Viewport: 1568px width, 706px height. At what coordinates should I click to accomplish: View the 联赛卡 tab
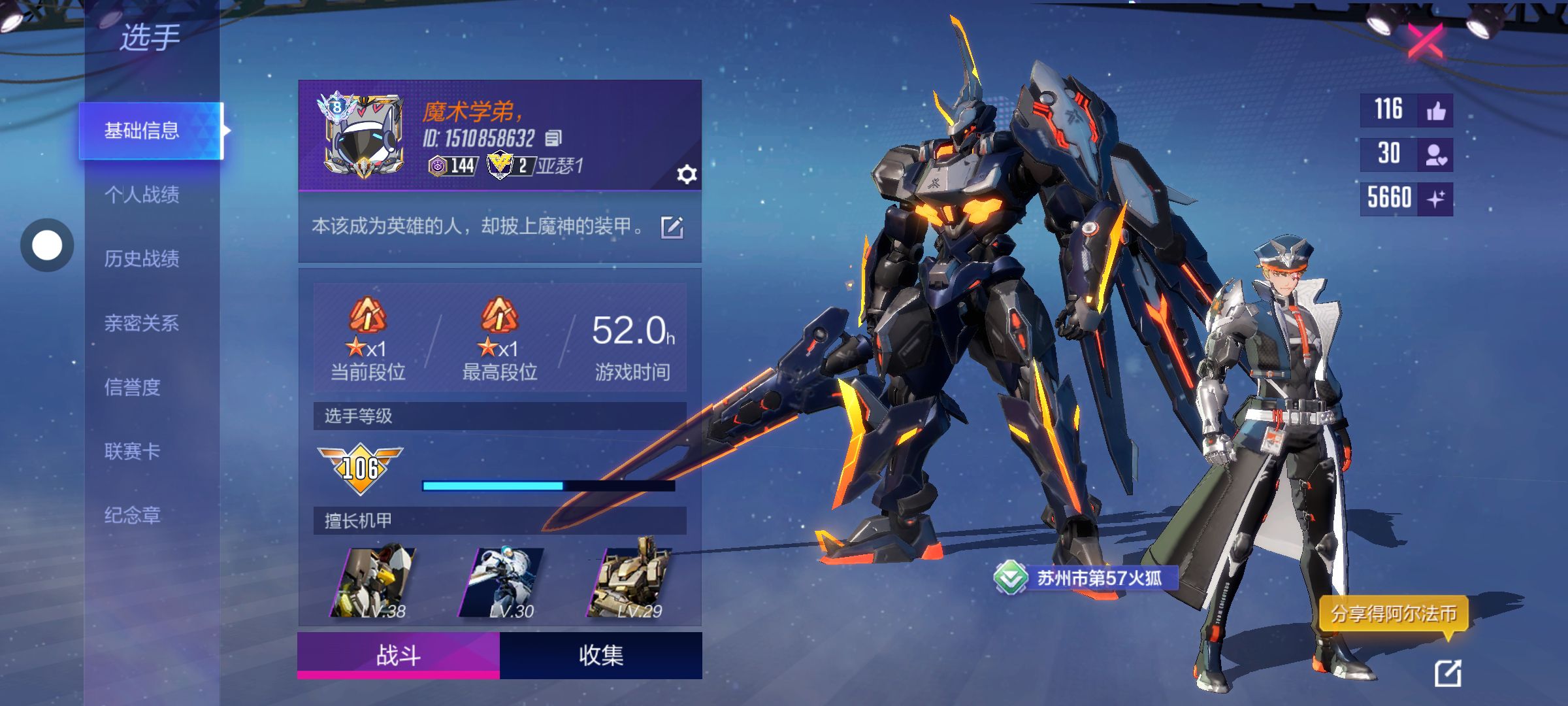(x=133, y=451)
